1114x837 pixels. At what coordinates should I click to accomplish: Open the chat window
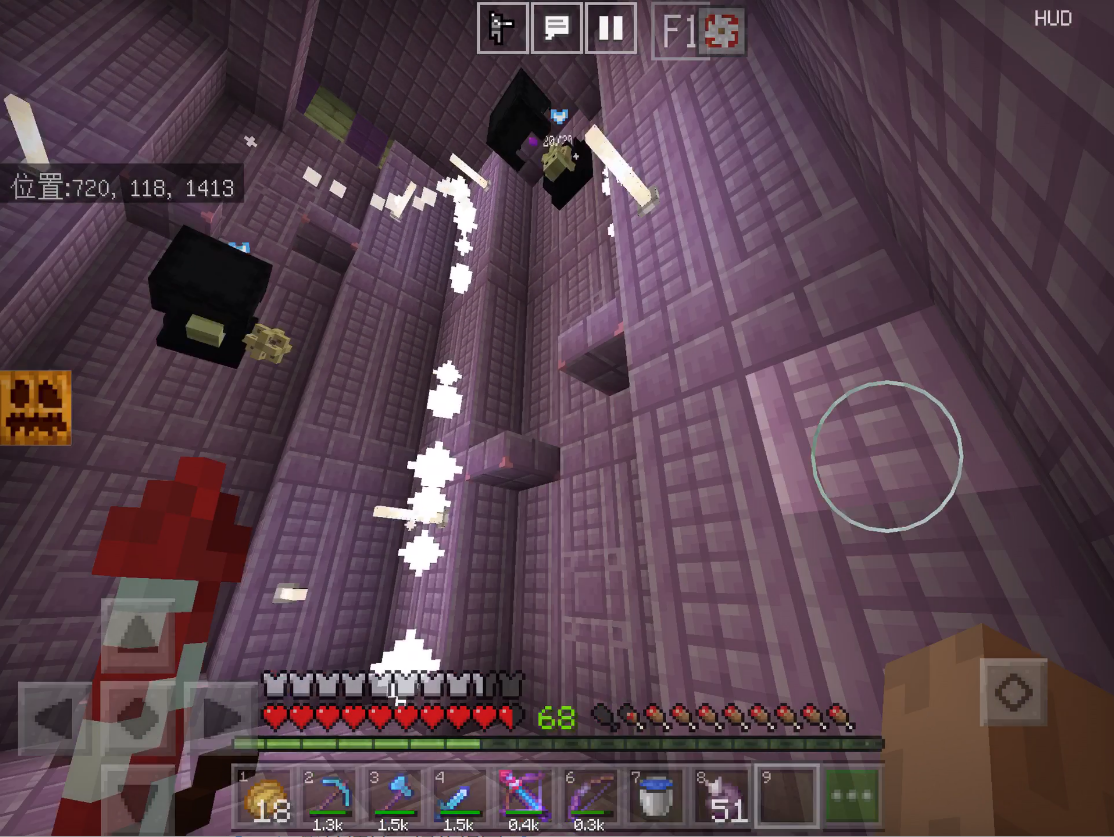(556, 29)
